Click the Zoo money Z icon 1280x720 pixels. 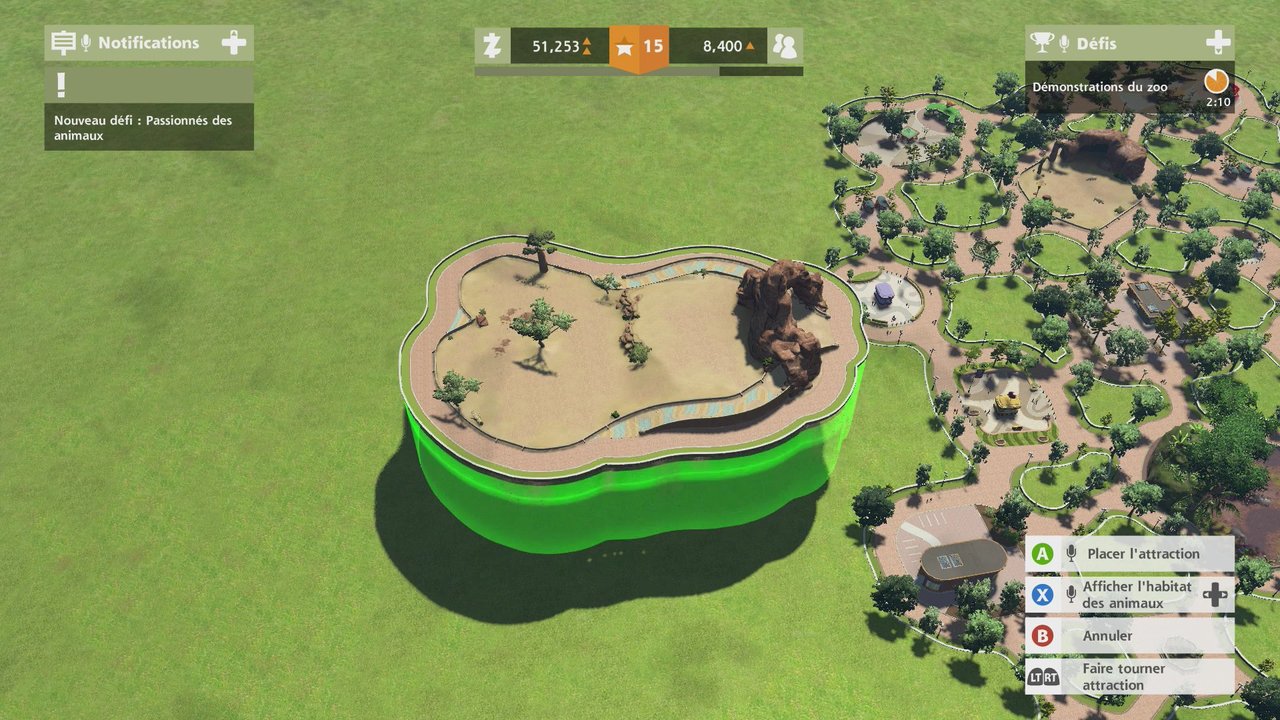(x=491, y=46)
